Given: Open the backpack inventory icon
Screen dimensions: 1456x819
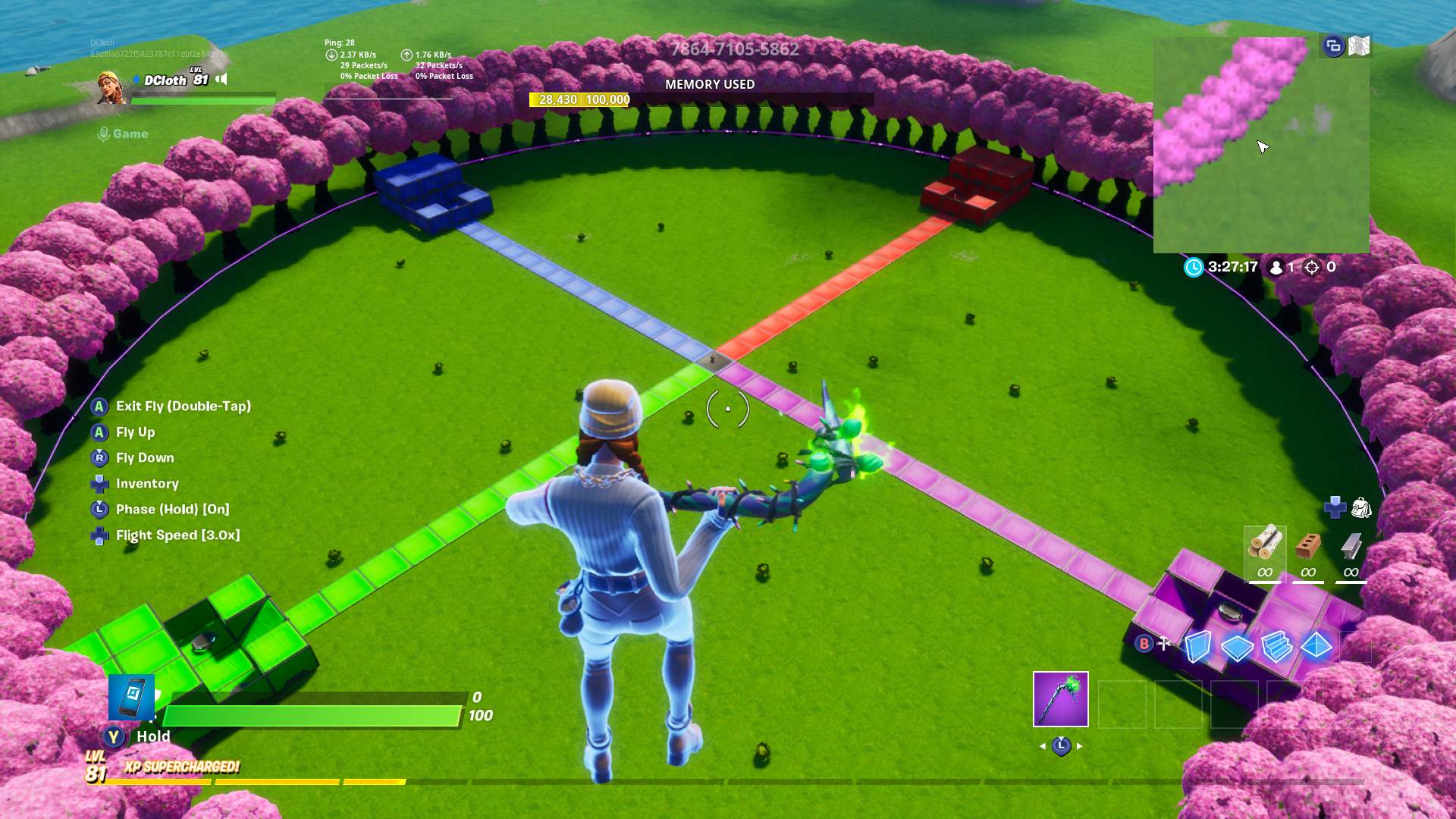Looking at the screenshot, I should (x=1363, y=507).
